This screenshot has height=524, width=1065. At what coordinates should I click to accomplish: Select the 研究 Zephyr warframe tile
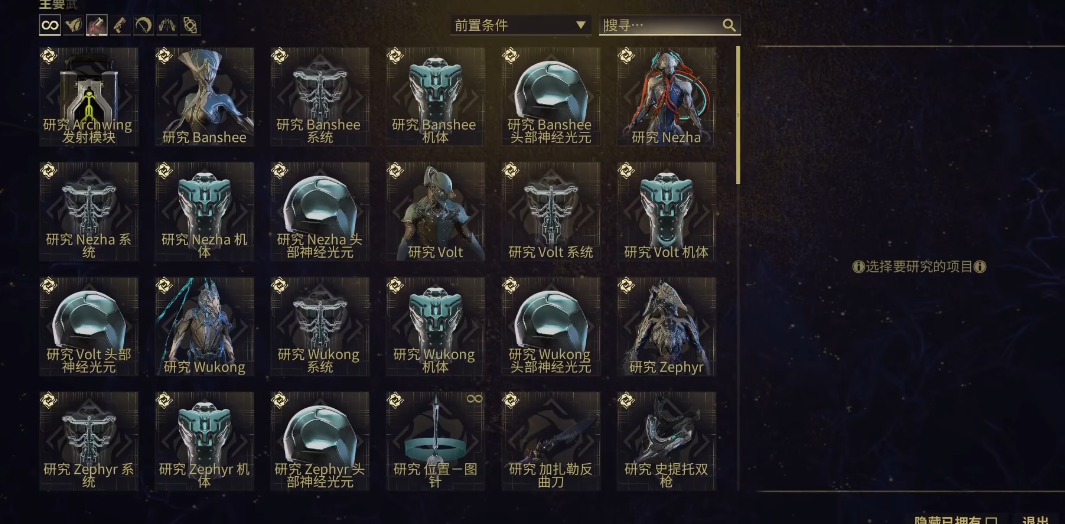666,327
